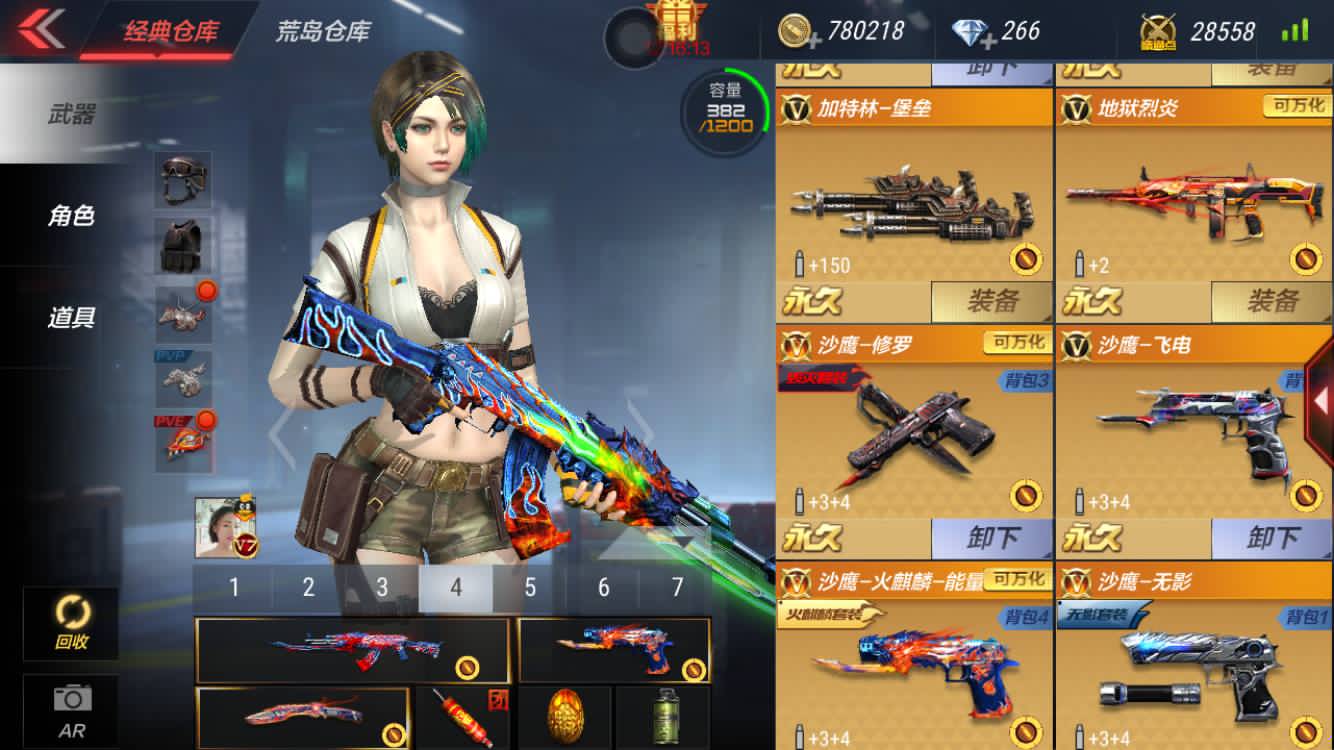
Task: Choose backpack slot number 5
Action: pos(530,587)
